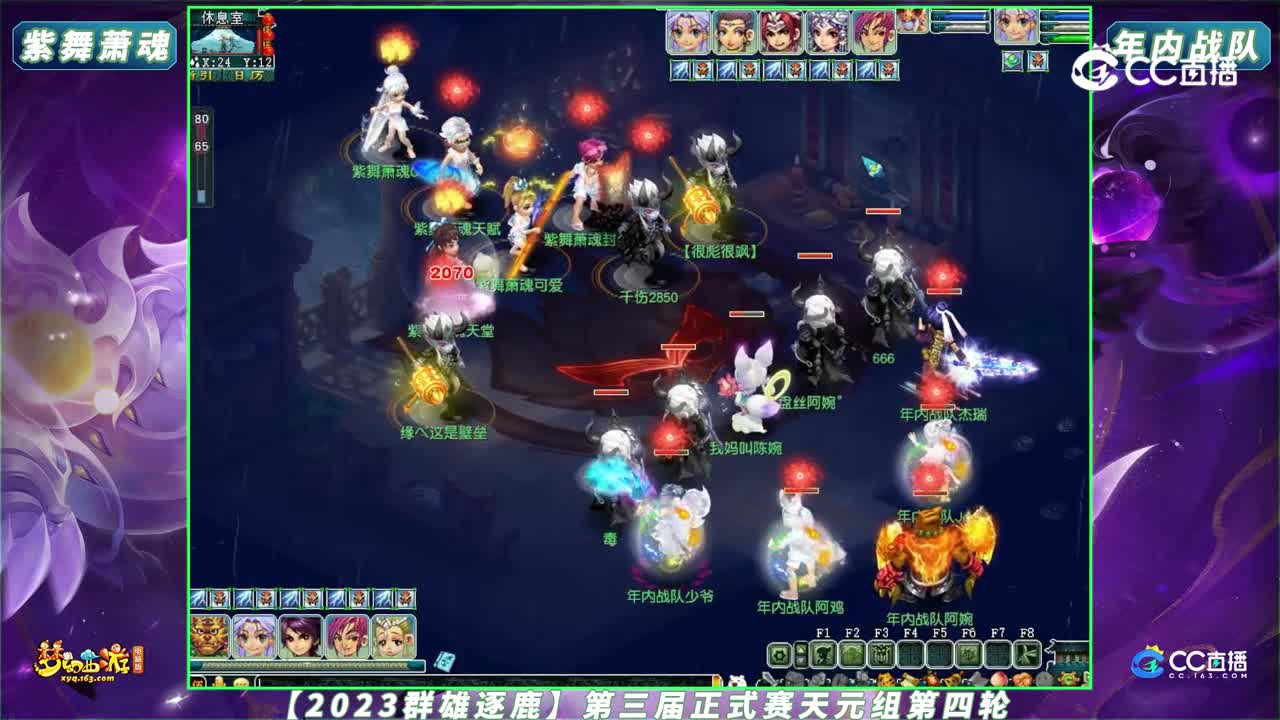Select the lion pet portrait in party bar
Screen dimensions: 1280x720
tap(208, 638)
